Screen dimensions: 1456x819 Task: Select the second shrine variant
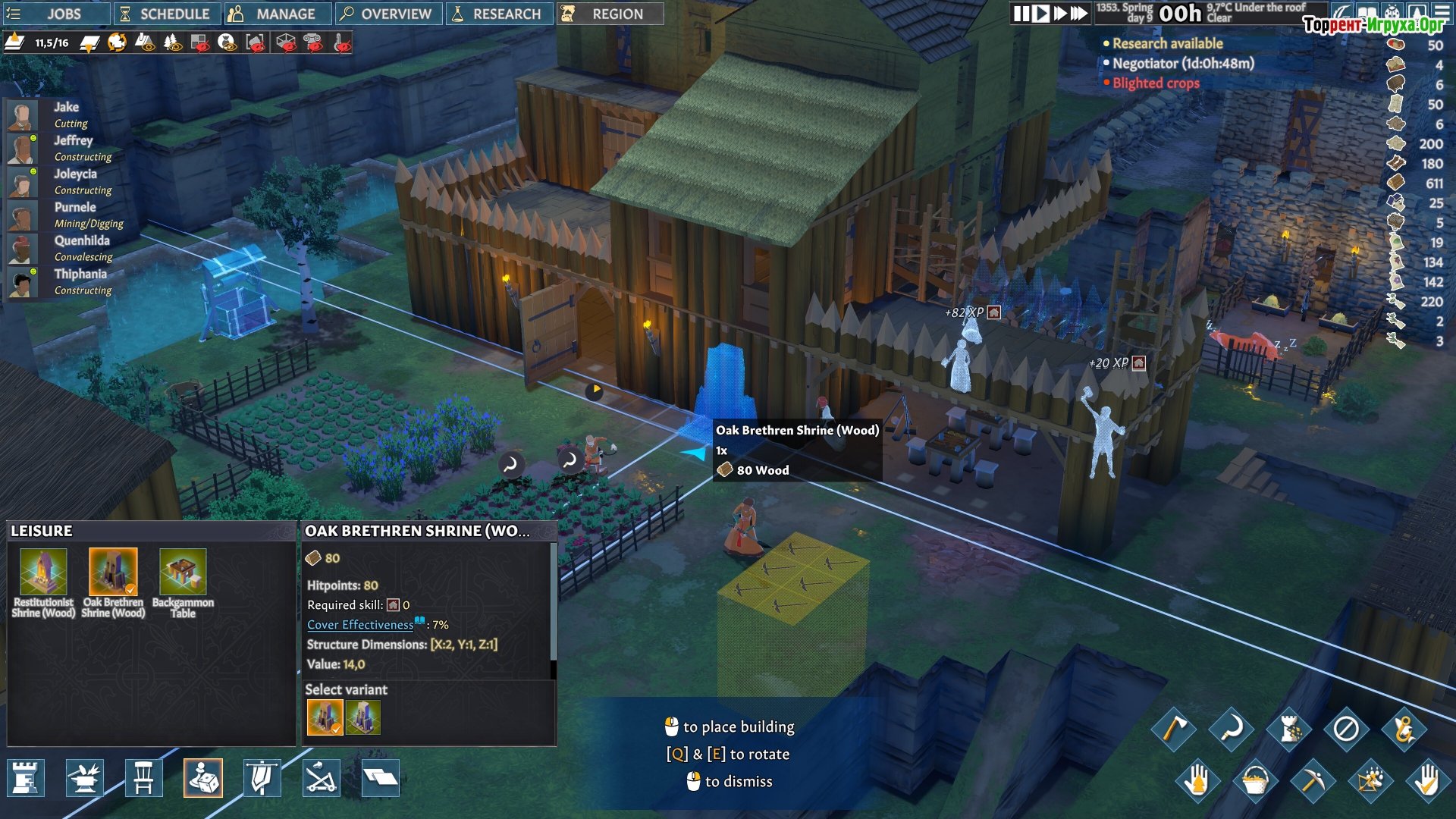pos(363,717)
